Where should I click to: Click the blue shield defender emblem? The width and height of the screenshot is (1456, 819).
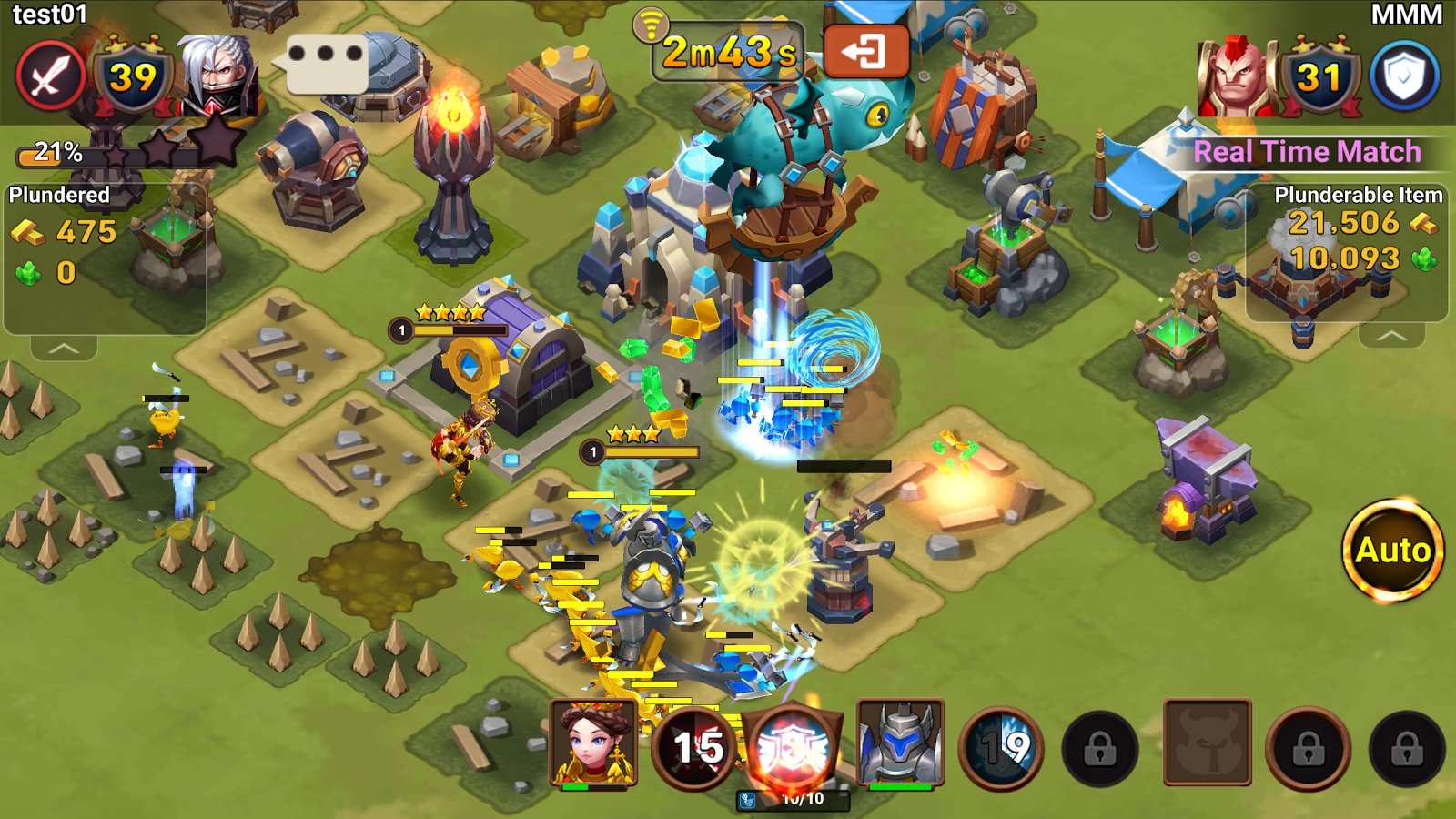pos(1404,76)
